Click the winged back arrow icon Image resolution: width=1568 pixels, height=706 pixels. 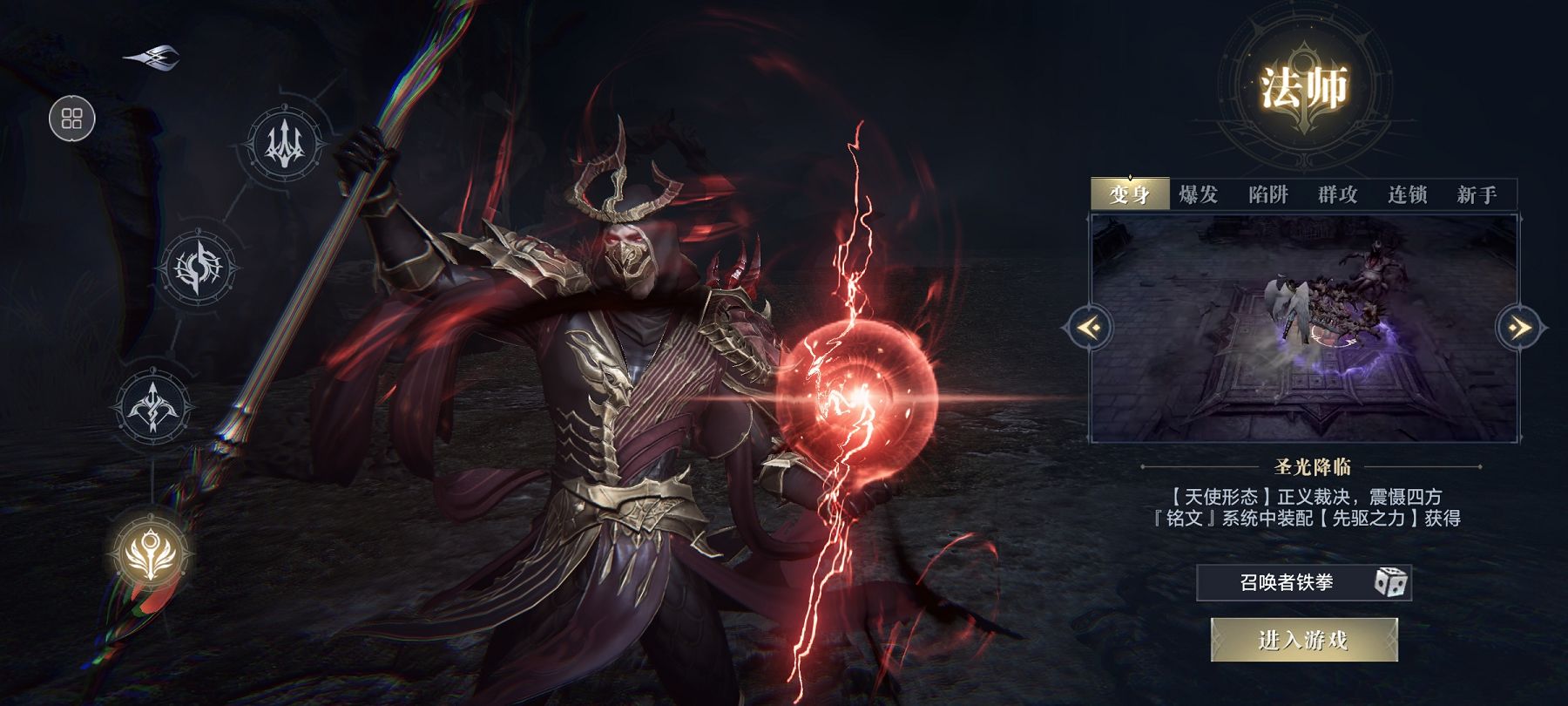152,58
